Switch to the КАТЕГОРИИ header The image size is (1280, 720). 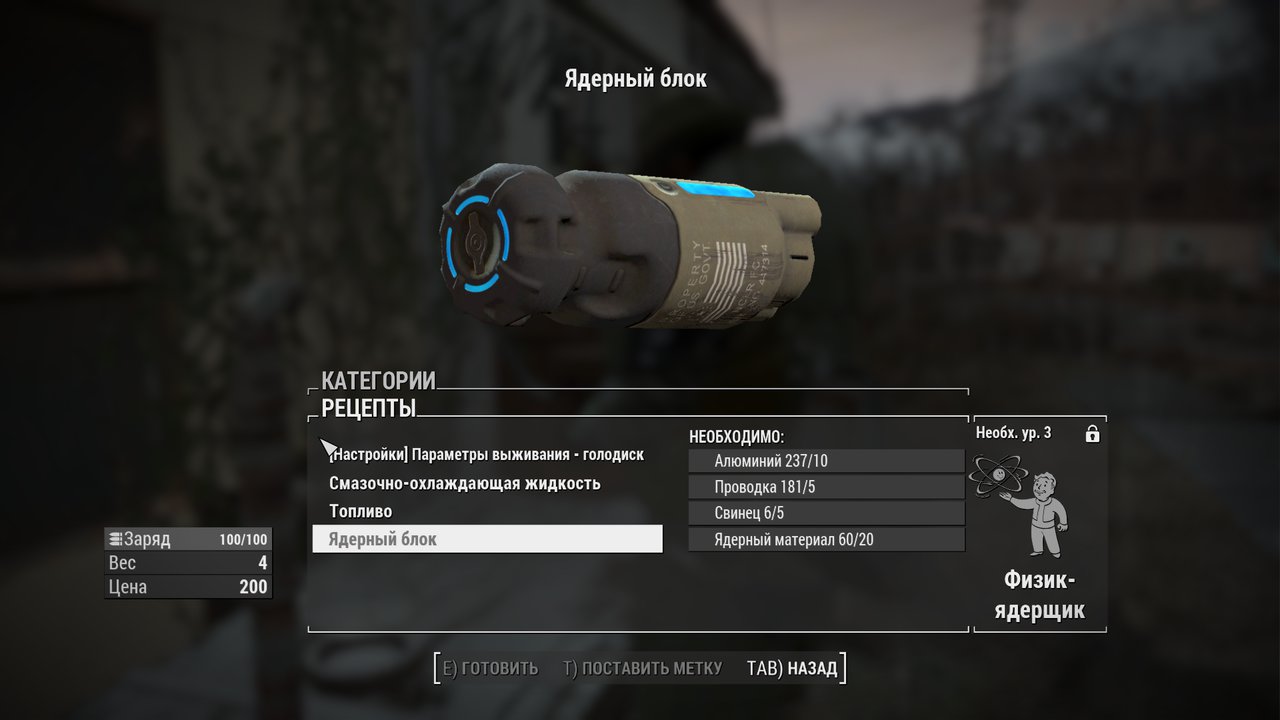tap(378, 381)
